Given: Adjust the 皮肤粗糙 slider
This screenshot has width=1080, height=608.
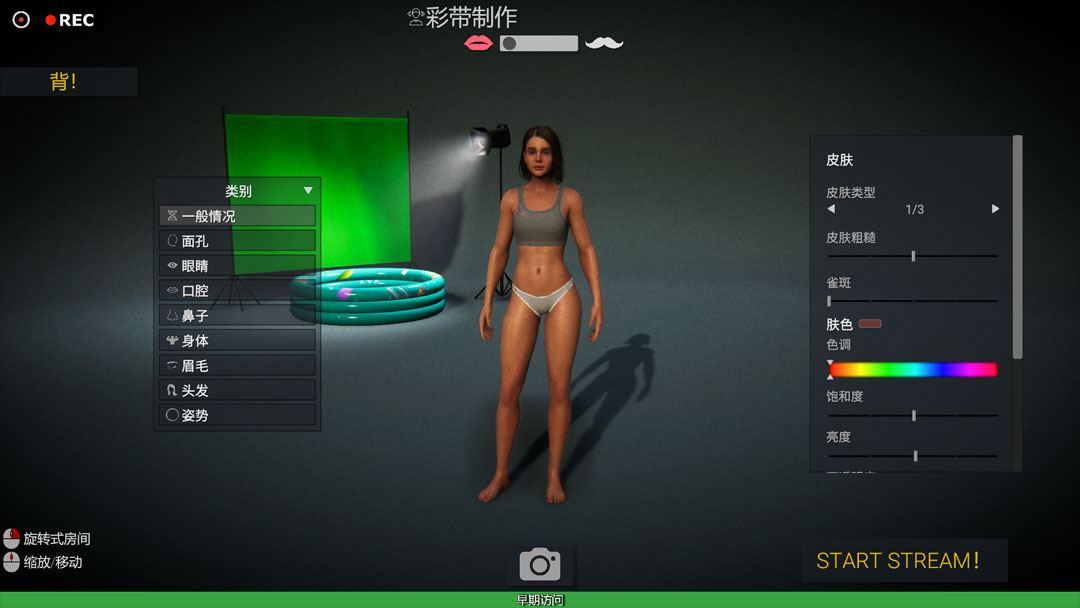Looking at the screenshot, I should tap(913, 256).
